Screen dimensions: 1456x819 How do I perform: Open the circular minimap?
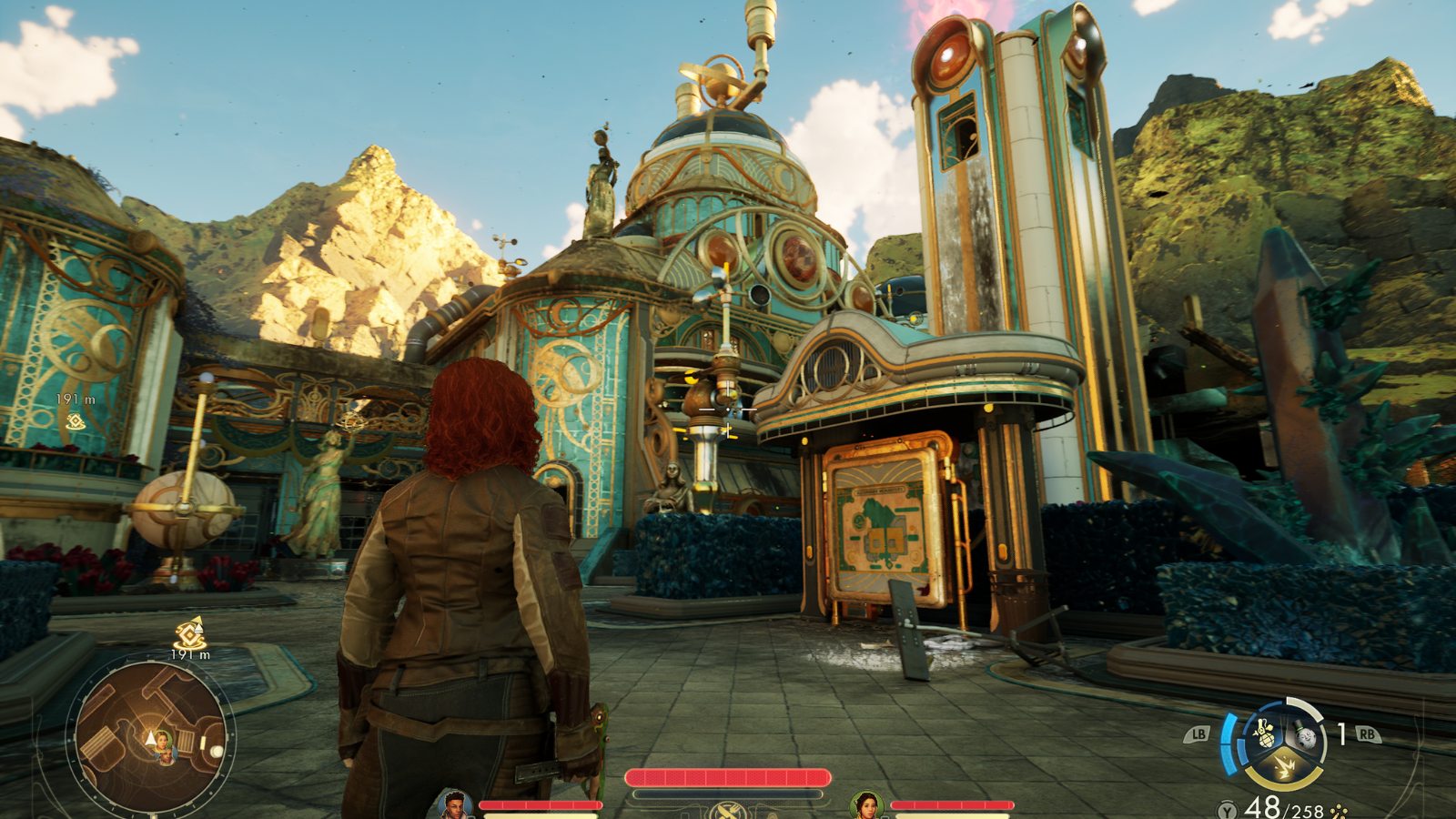tap(151, 738)
